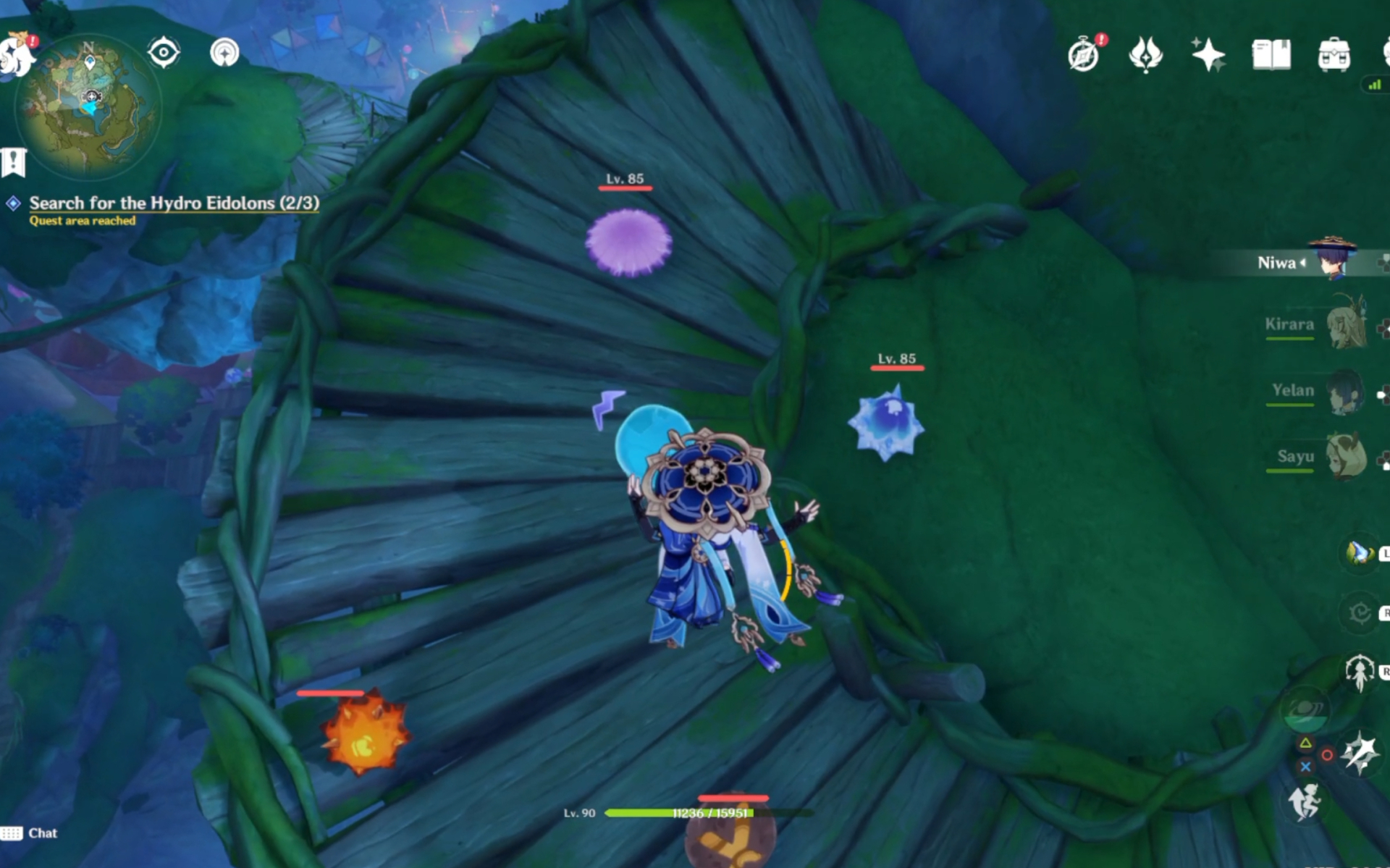Select the quest Search for the Hydro Eidolons
Image resolution: width=1390 pixels, height=868 pixels.
172,203
